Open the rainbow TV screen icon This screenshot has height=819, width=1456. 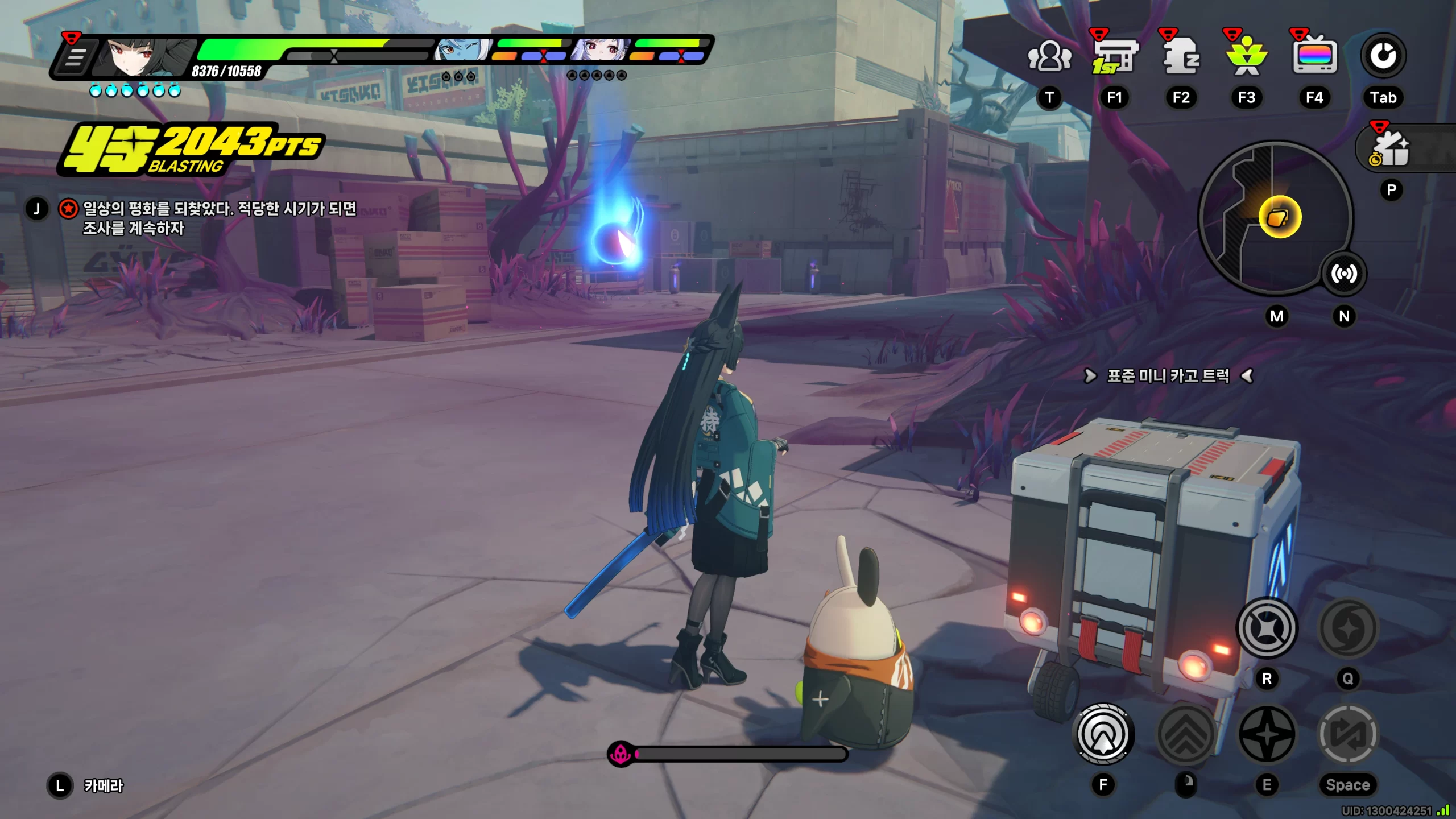pyautogui.click(x=1314, y=56)
